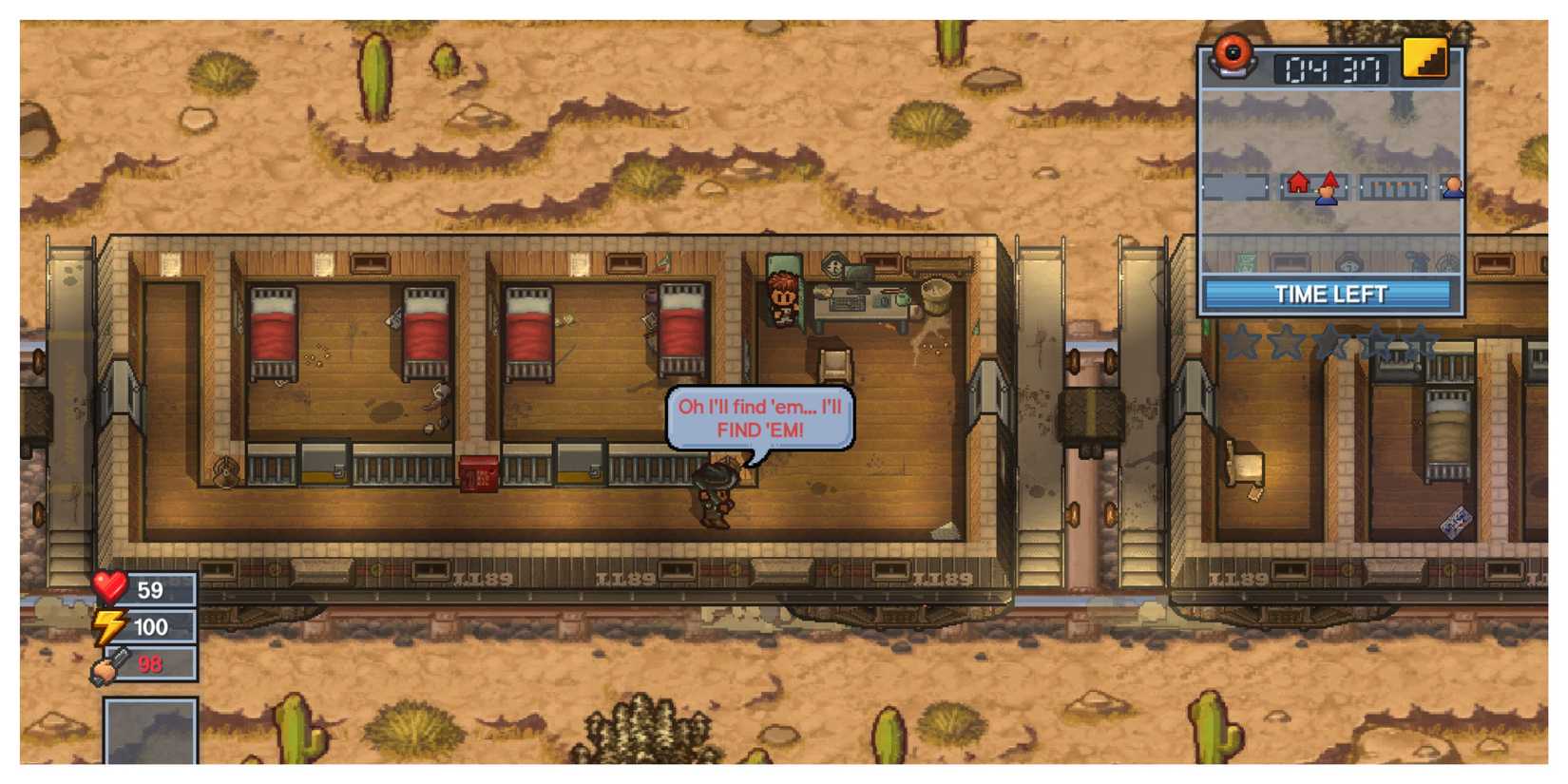The height and width of the screenshot is (784, 1568).
Task: Click the red house marker on the minimap
Action: (x=1296, y=183)
